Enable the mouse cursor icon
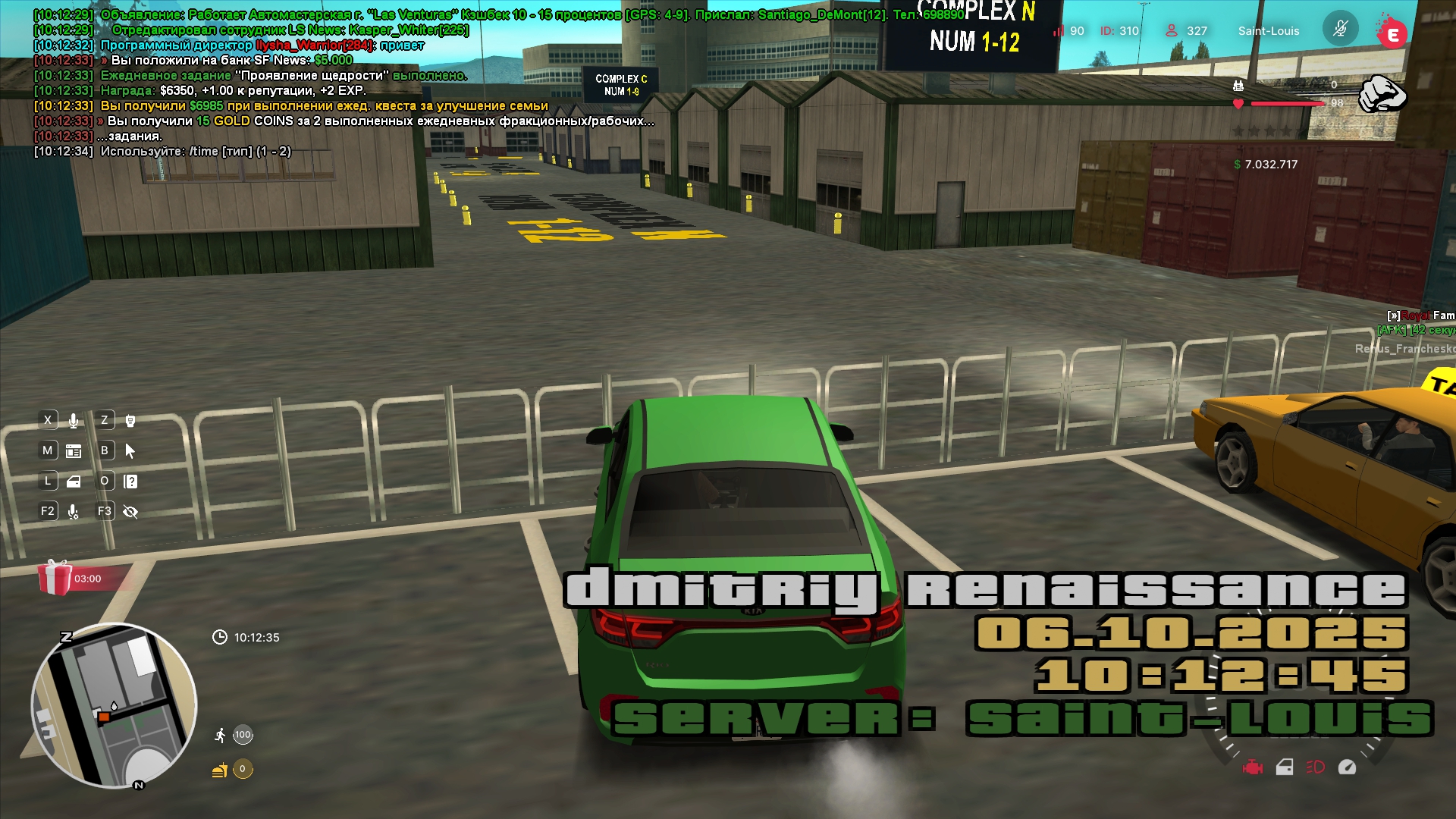The width and height of the screenshot is (1456, 819). [130, 450]
